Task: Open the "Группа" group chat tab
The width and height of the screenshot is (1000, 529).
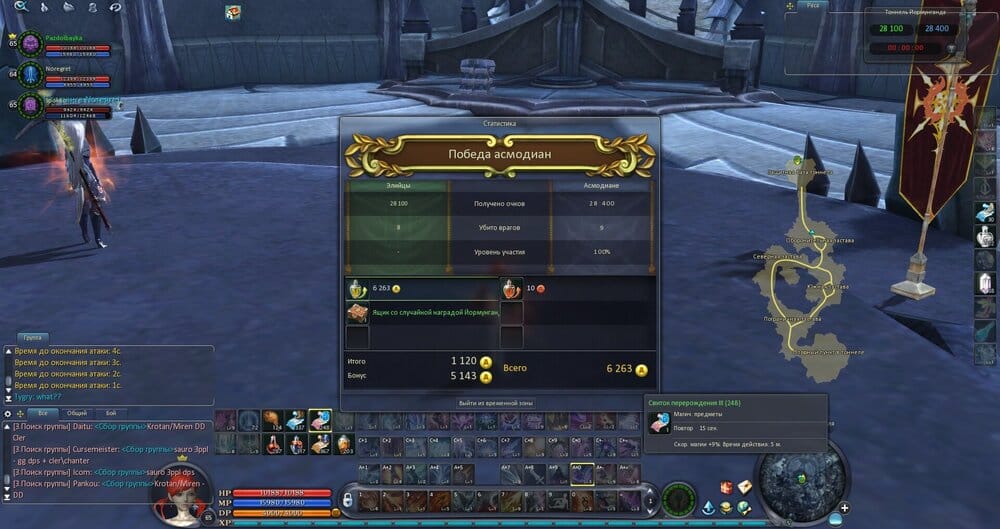Action: [32, 338]
